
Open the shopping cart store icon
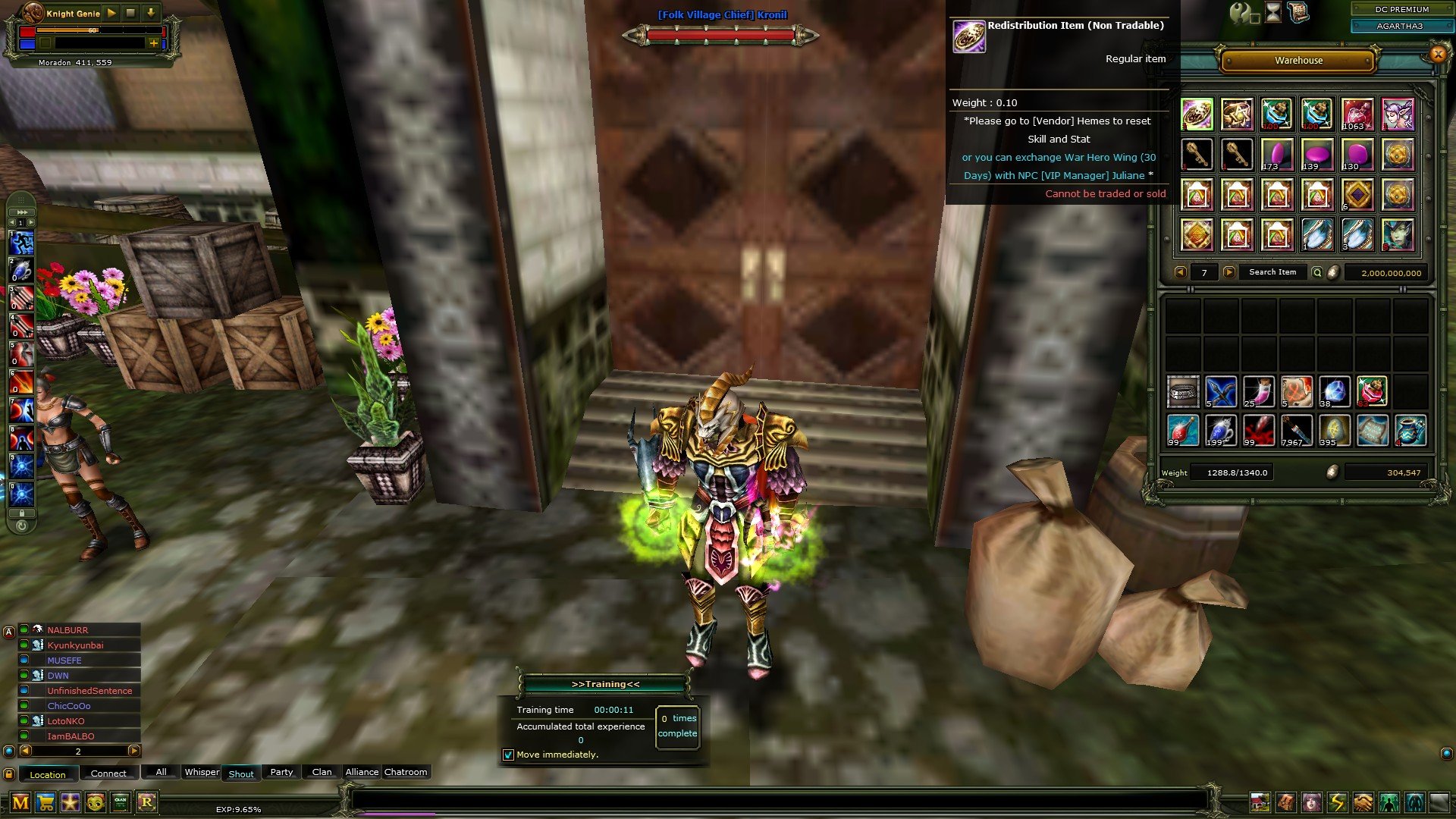[x=45, y=802]
